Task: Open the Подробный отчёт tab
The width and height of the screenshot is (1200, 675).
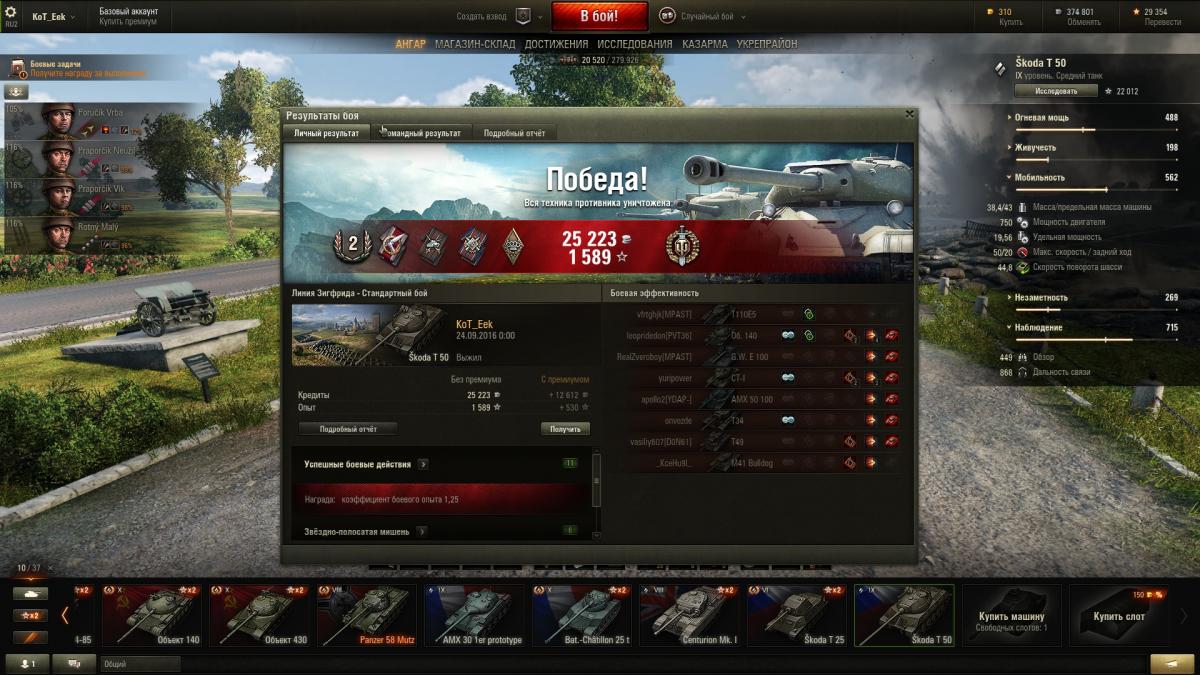Action: click(x=514, y=133)
